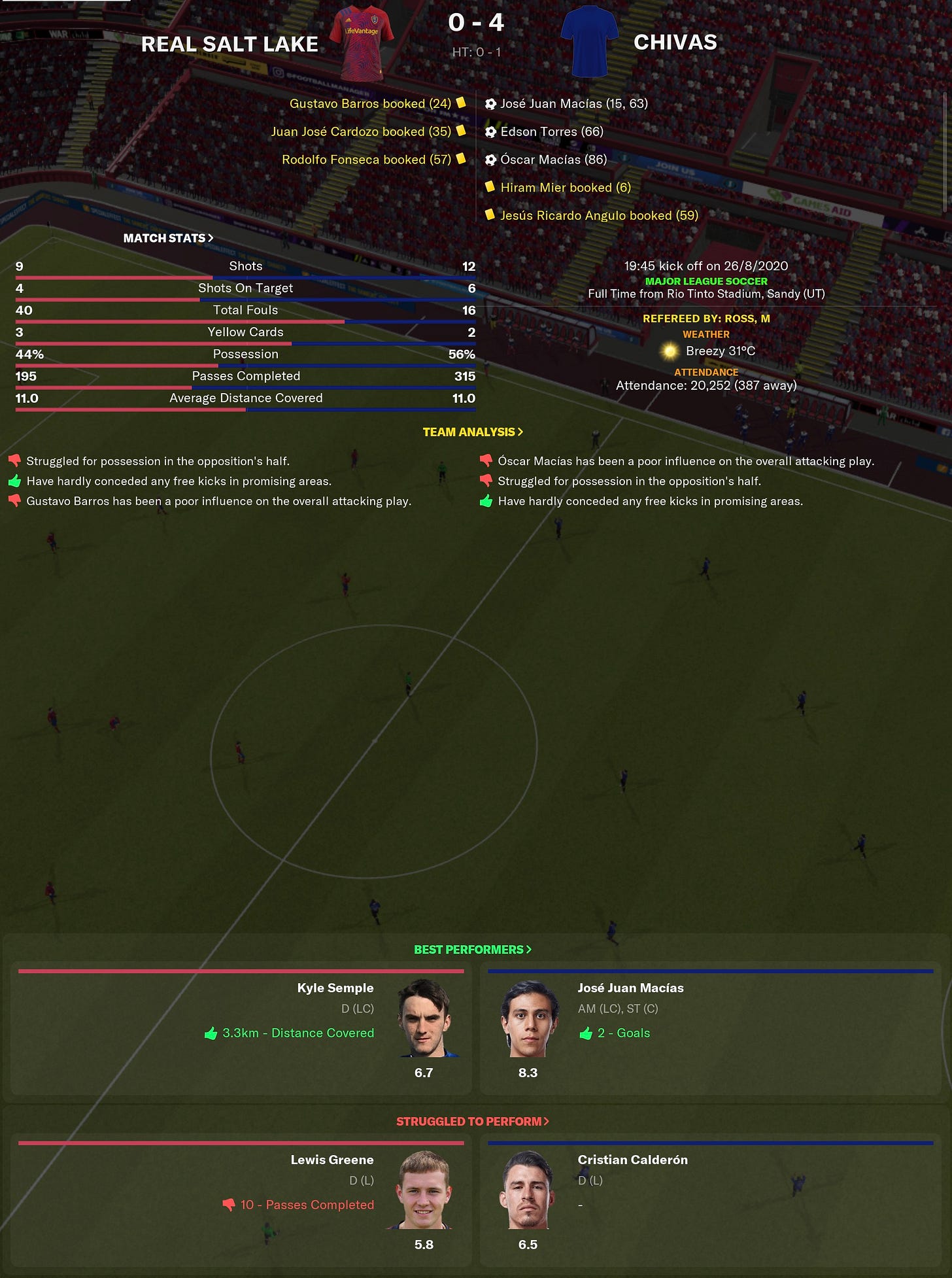Select Cristian Calderón's name
This screenshot has height=1278, width=952.
coord(632,1160)
